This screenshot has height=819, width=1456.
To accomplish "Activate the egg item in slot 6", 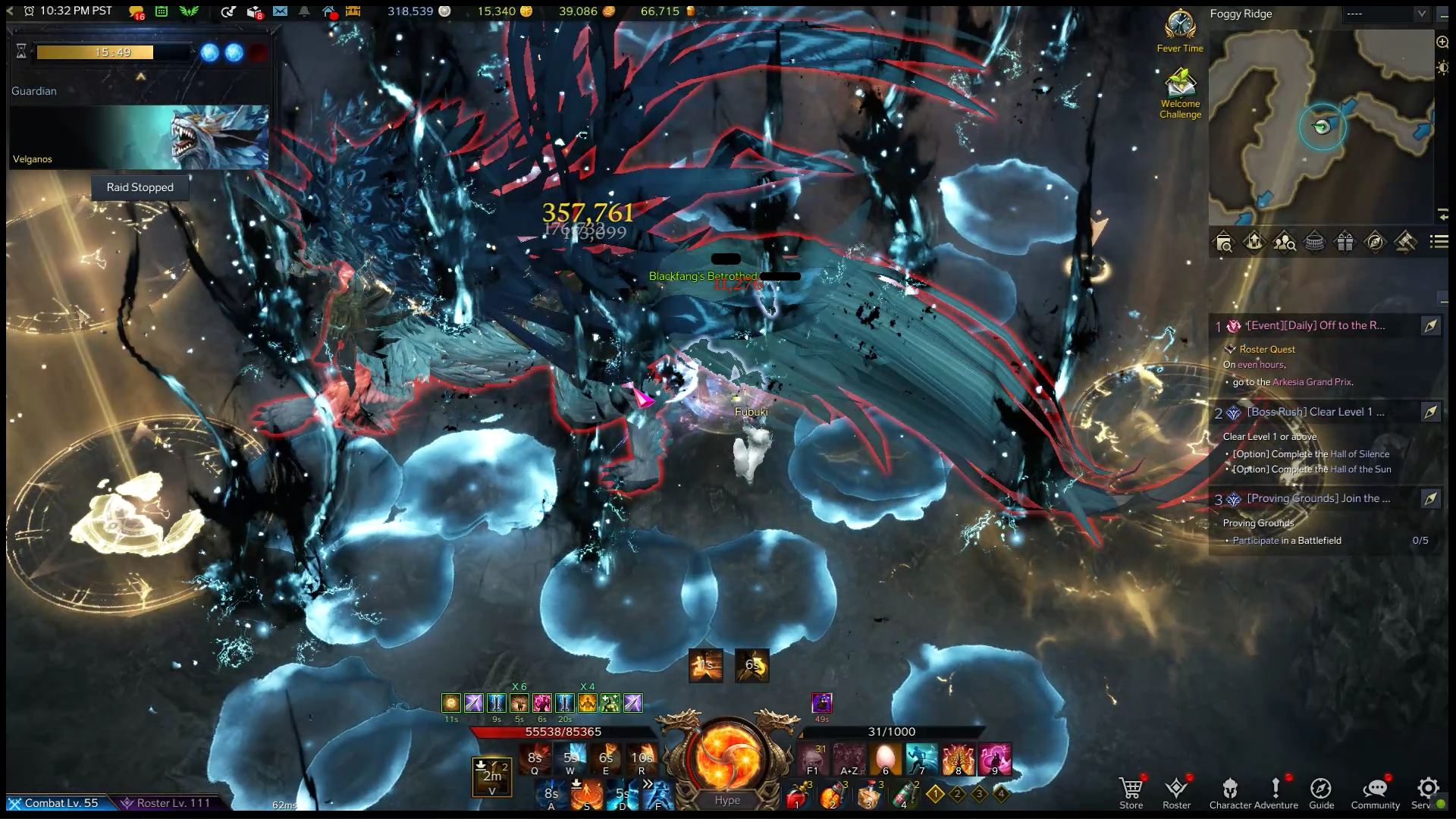I will 885,758.
